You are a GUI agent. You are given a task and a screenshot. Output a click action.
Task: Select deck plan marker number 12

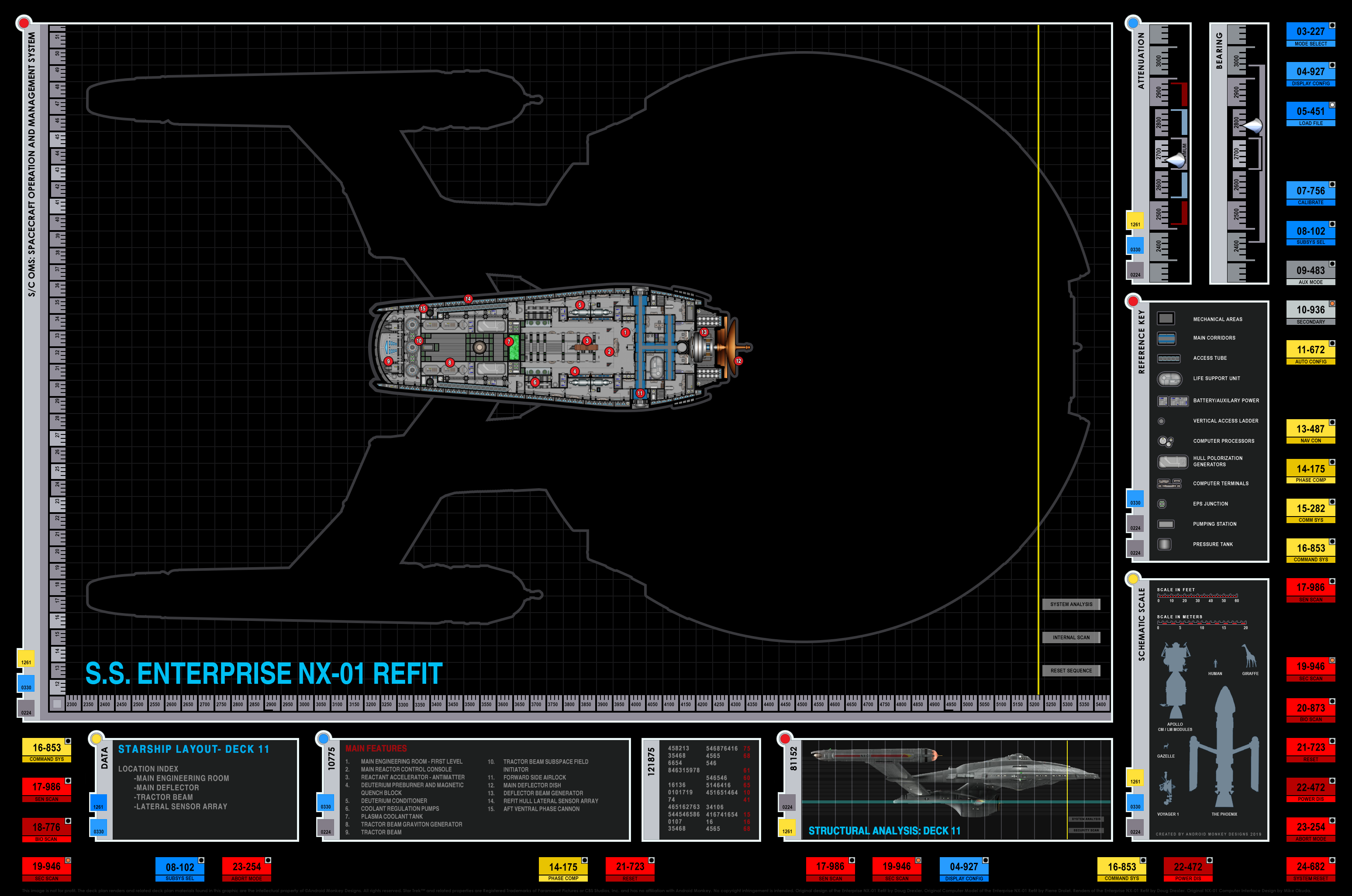tap(738, 361)
